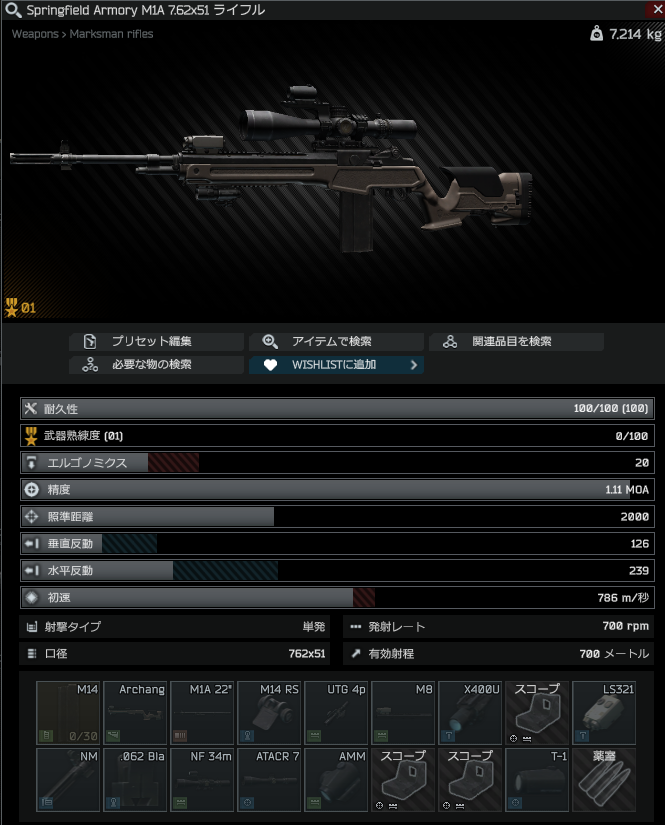The height and width of the screenshot is (825, 665).
Task: Select the X400U tactical flashlight slot
Action: coord(470,712)
